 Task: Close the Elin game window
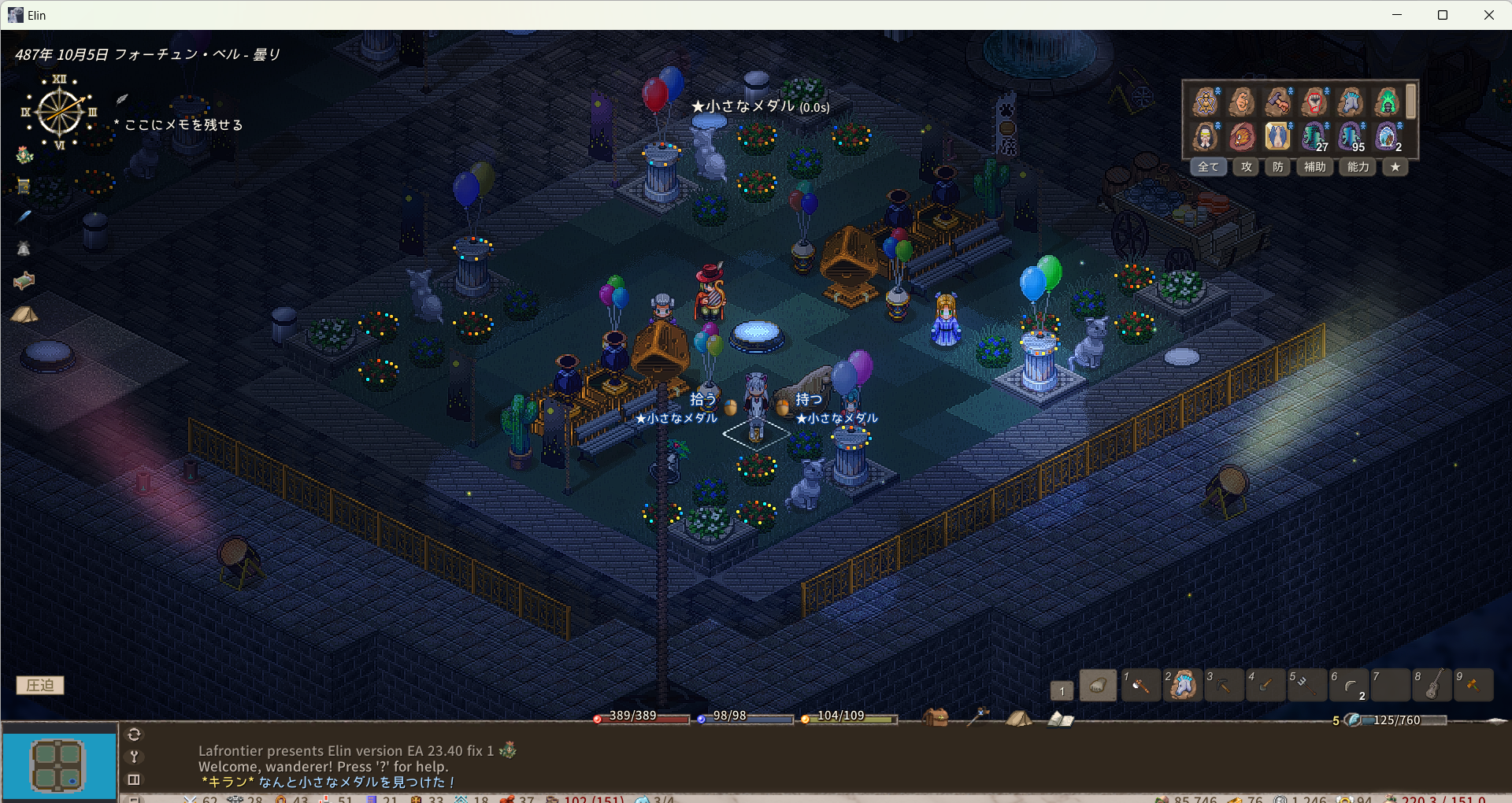tap(1488, 15)
